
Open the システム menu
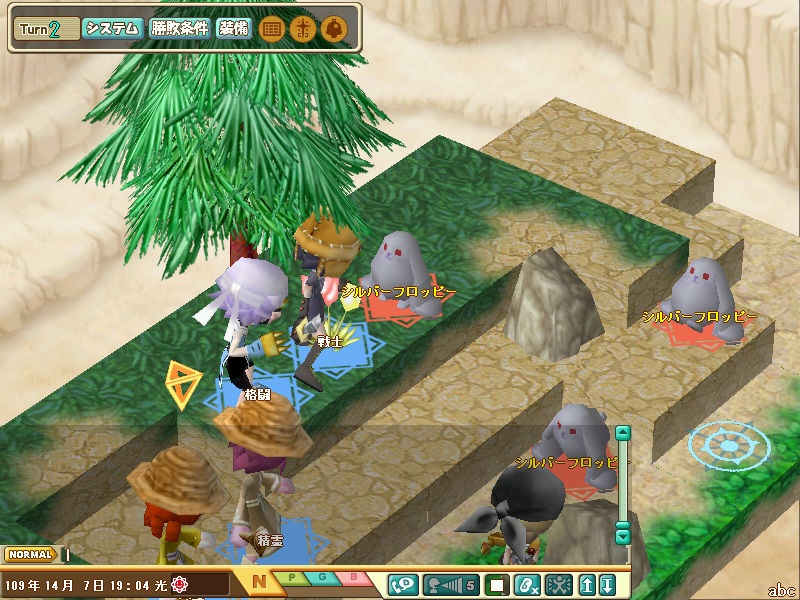111,29
